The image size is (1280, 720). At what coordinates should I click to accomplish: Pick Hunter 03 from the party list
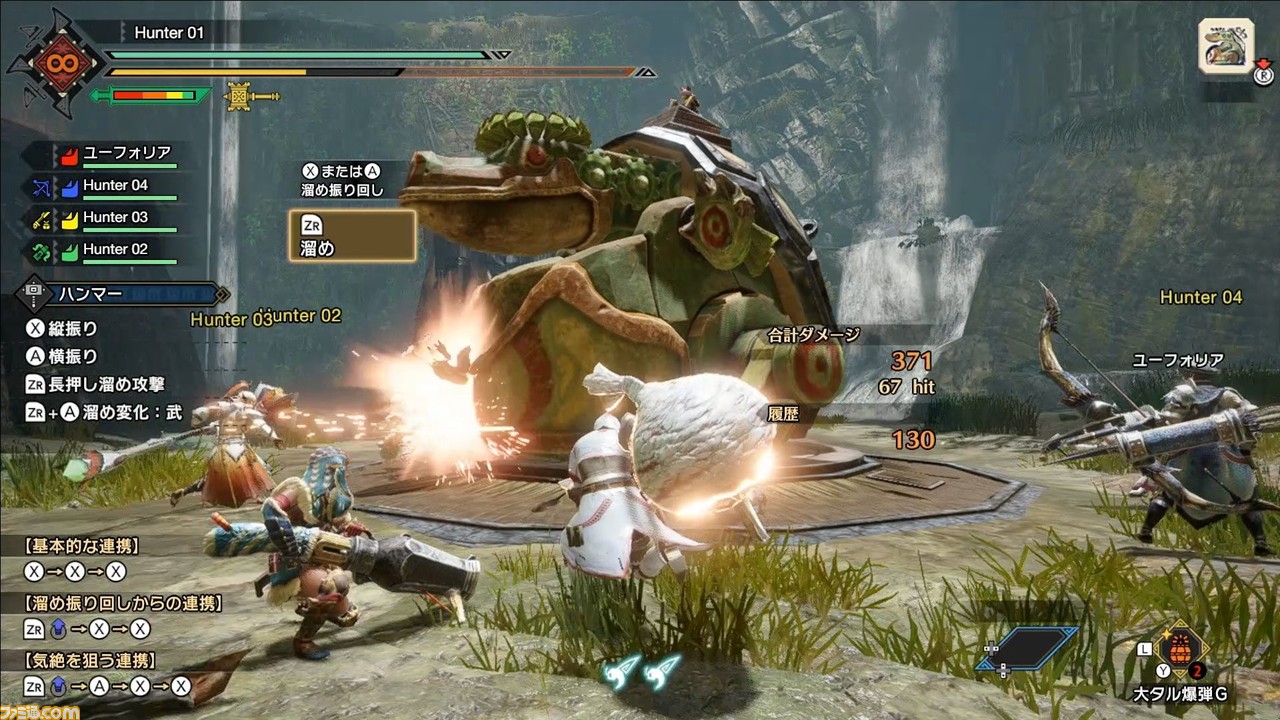(115, 218)
